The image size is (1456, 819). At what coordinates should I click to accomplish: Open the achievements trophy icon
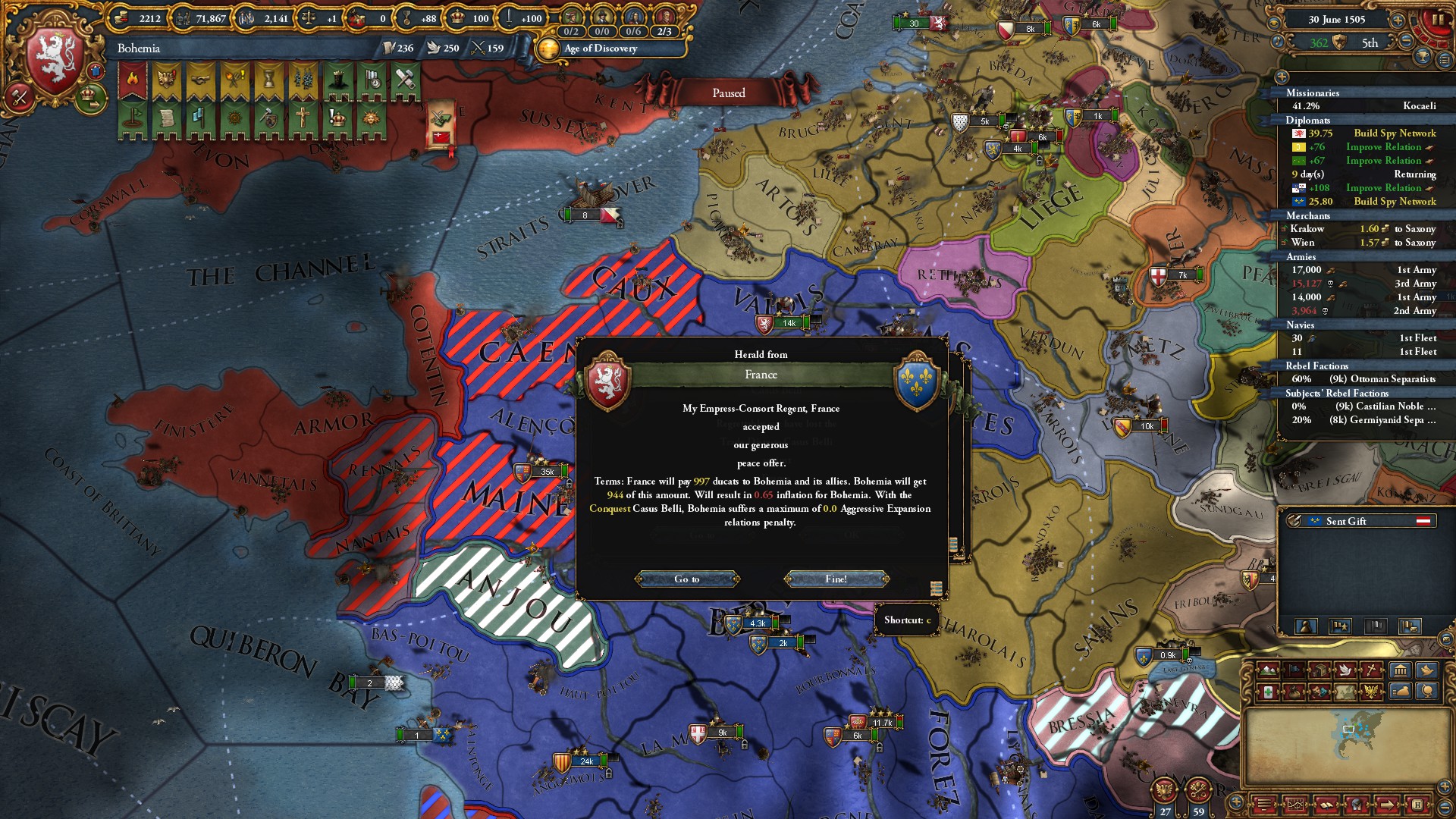[x=1423, y=57]
